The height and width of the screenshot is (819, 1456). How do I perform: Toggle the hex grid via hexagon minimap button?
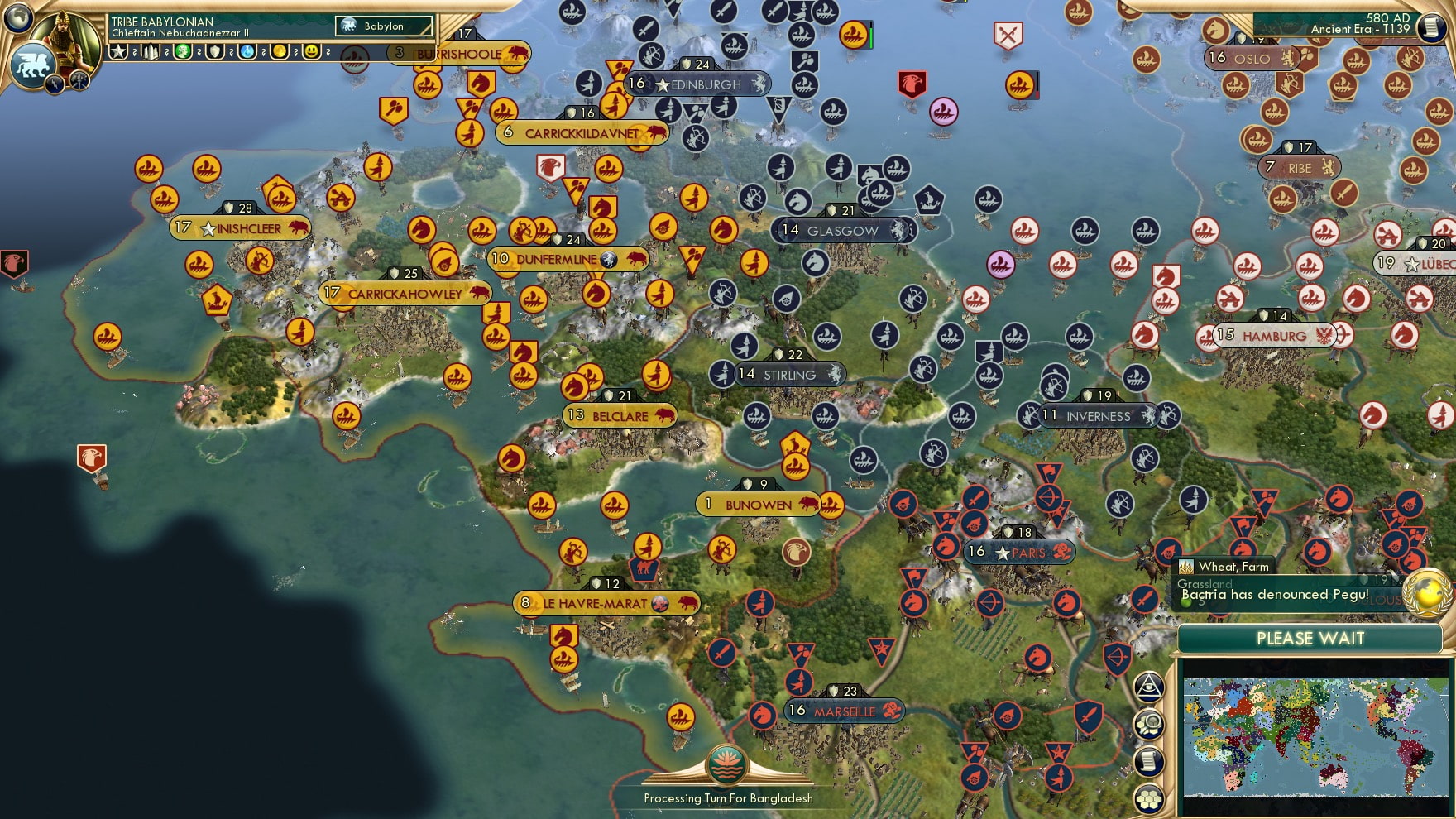pos(1149,798)
